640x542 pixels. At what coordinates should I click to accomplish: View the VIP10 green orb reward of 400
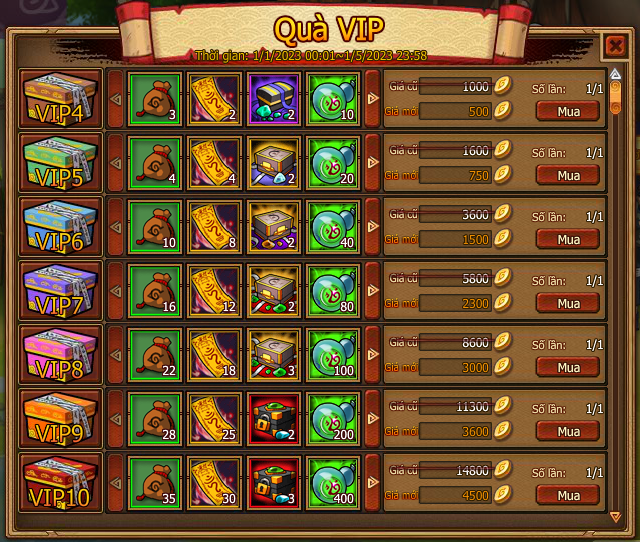coord(334,483)
